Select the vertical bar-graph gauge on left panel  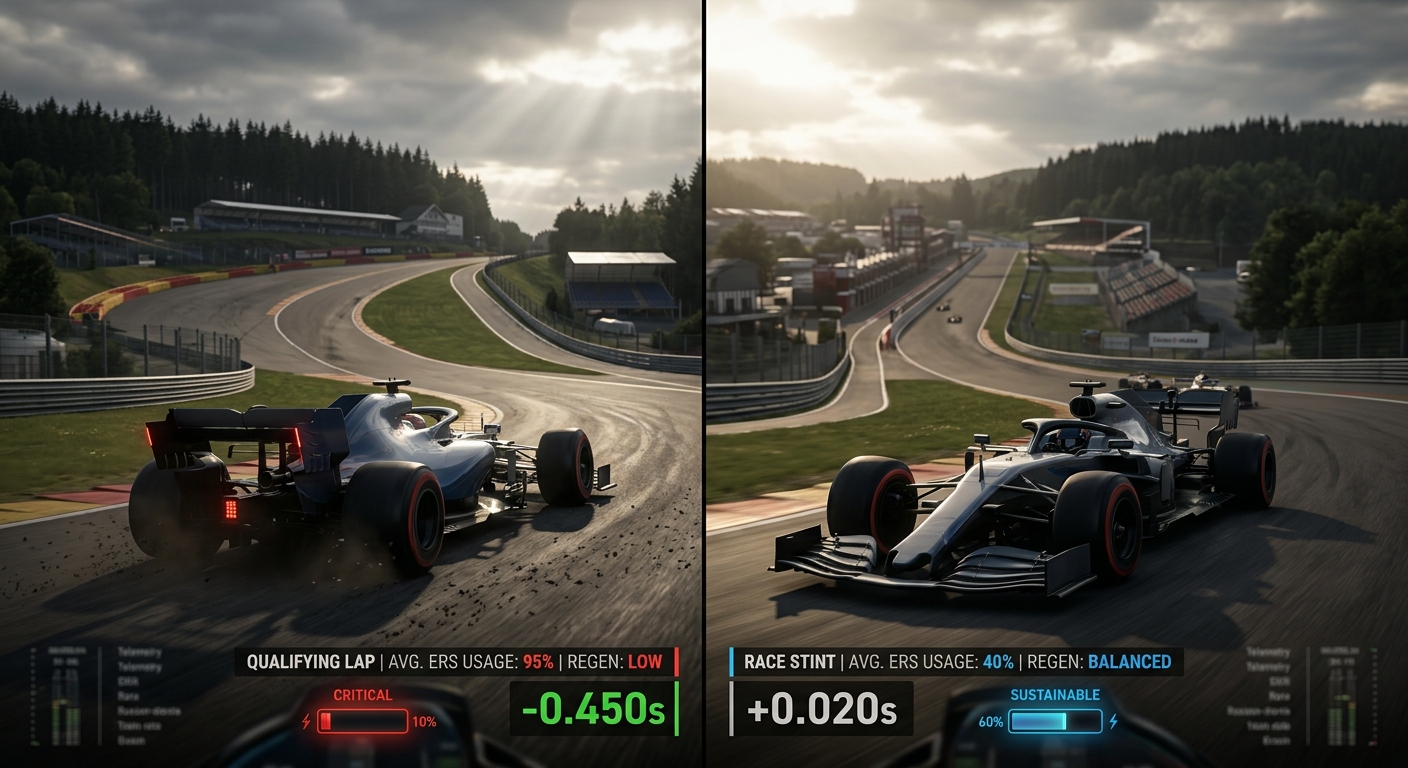pyautogui.click(x=64, y=701)
